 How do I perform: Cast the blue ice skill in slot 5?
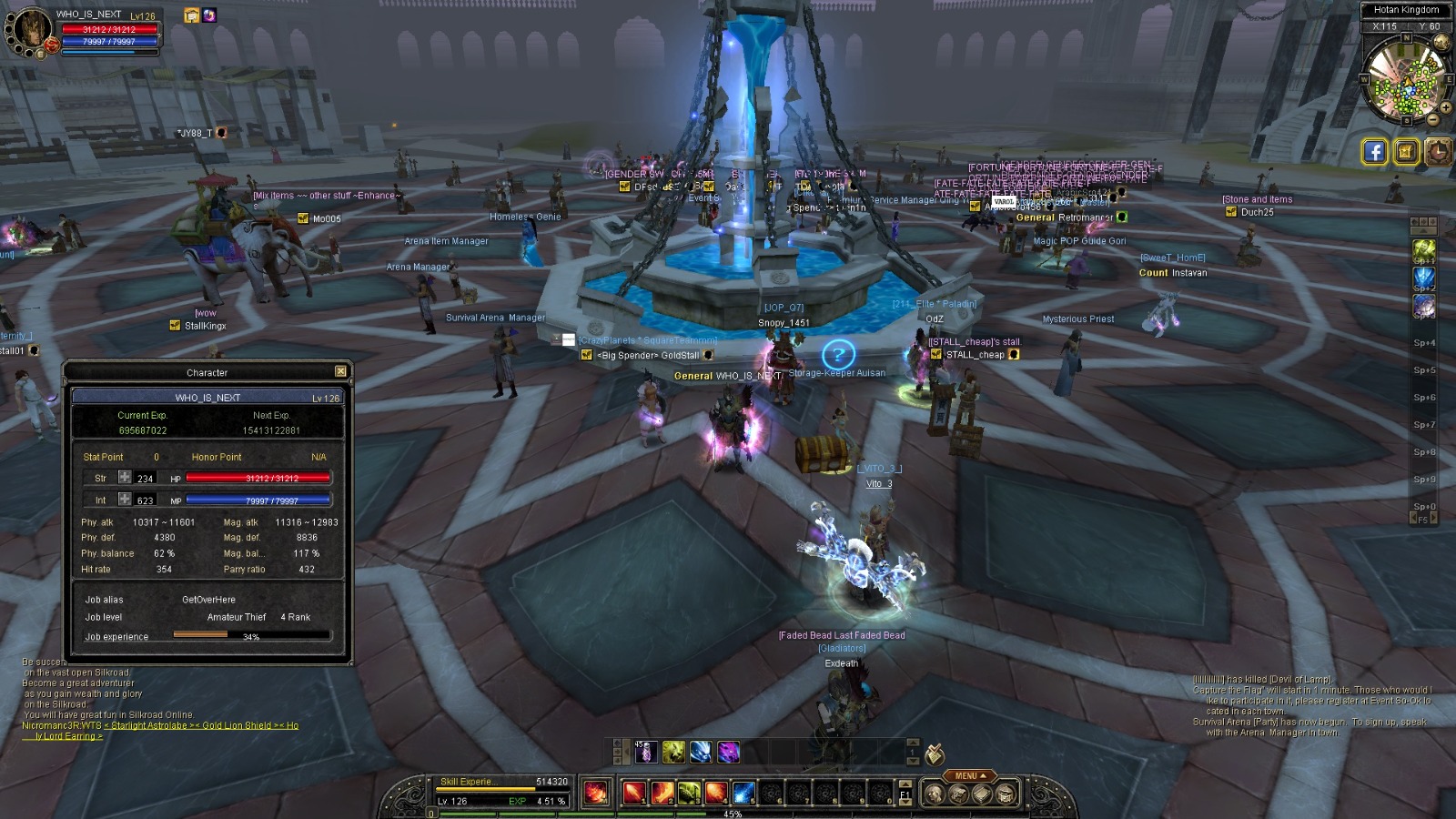[743, 794]
